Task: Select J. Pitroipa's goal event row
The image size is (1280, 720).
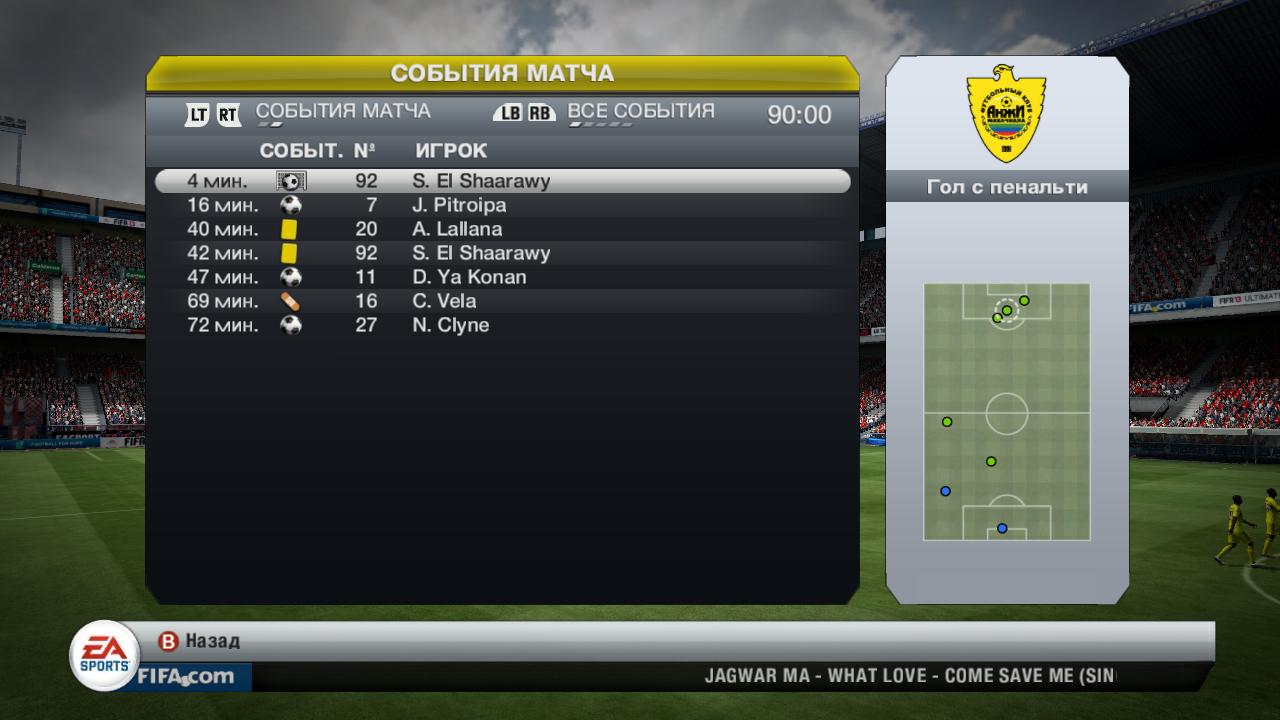Action: click(502, 205)
